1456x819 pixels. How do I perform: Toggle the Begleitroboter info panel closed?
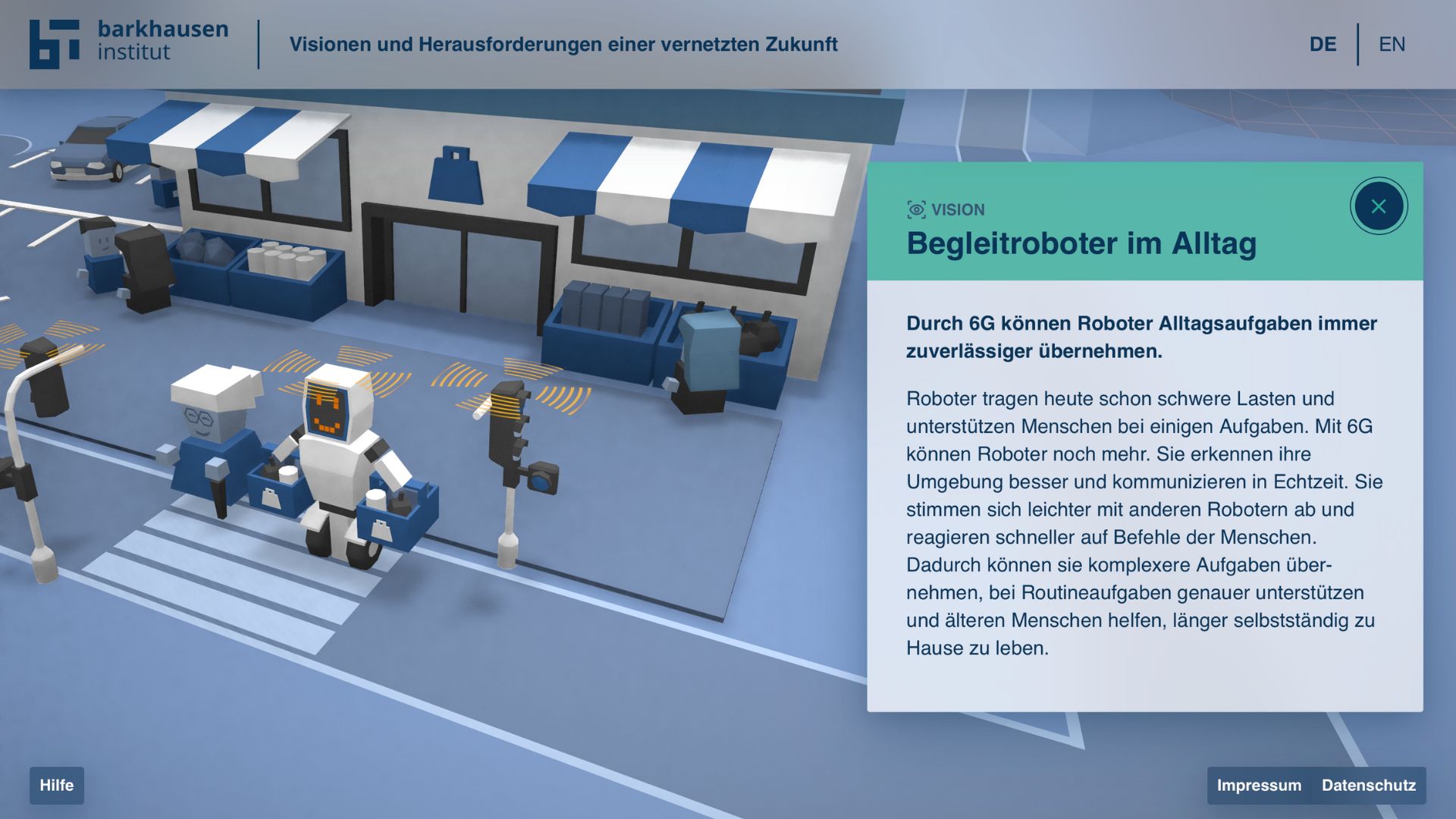1379,206
